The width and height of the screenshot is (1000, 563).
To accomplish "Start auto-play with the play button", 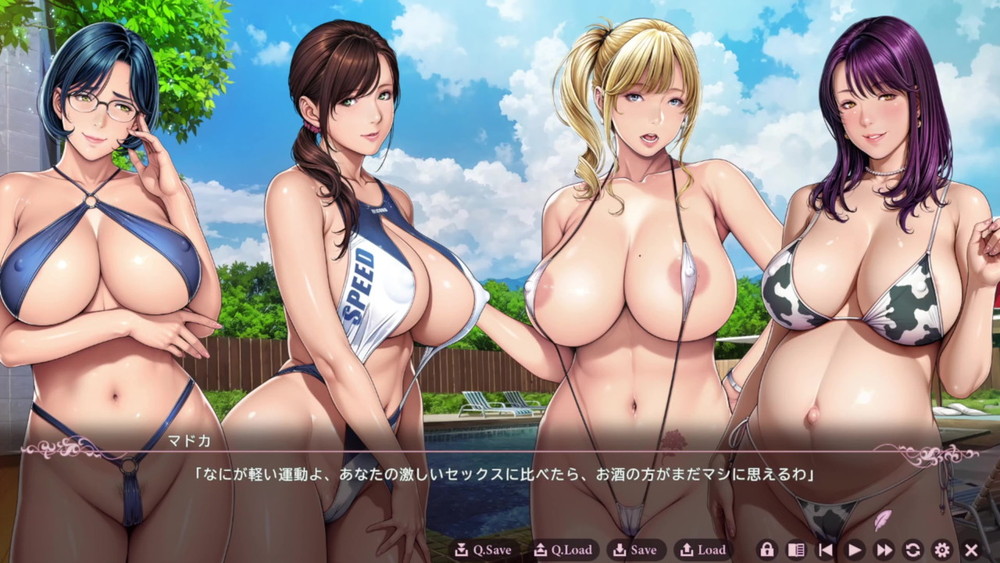I will pos(855,549).
